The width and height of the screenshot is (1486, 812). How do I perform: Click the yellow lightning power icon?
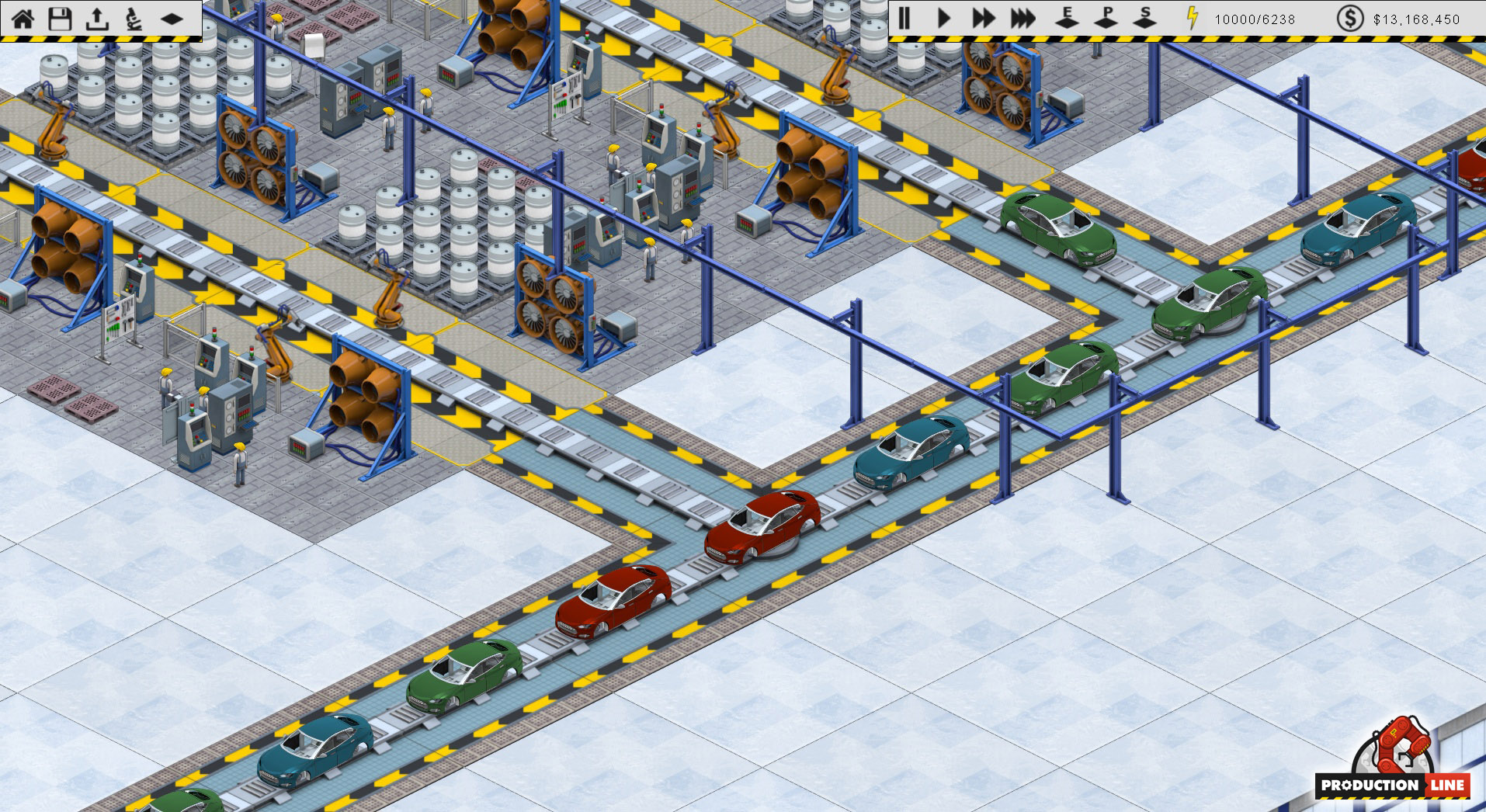pos(1191,16)
